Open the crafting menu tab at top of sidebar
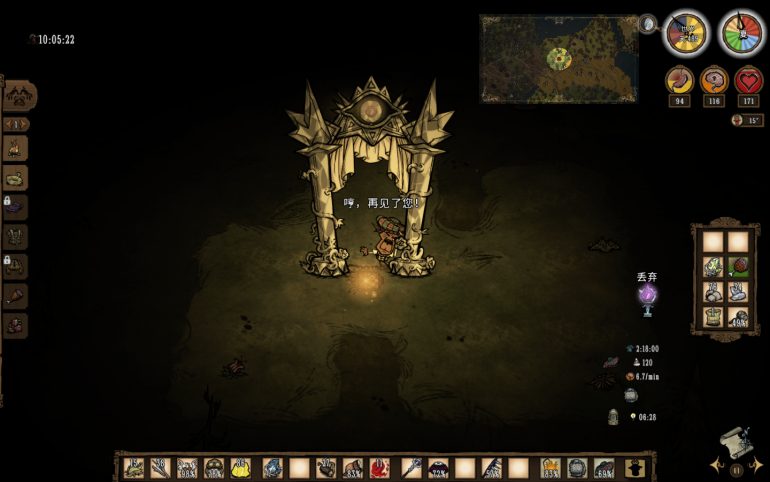770x482 pixels. coord(19,96)
